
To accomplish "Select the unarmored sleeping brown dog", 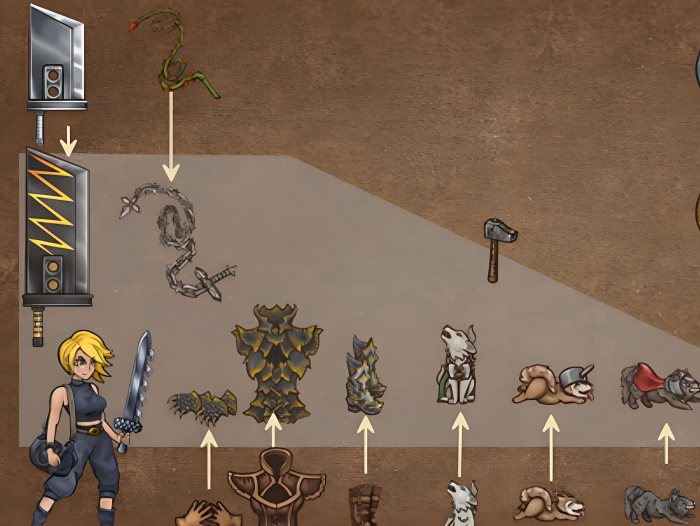I will [548, 505].
